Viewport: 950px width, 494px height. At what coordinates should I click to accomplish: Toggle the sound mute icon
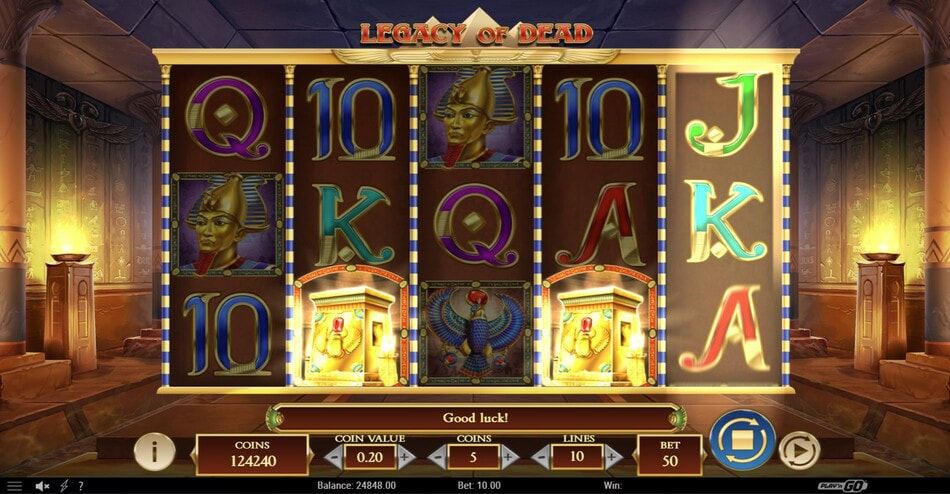point(43,486)
